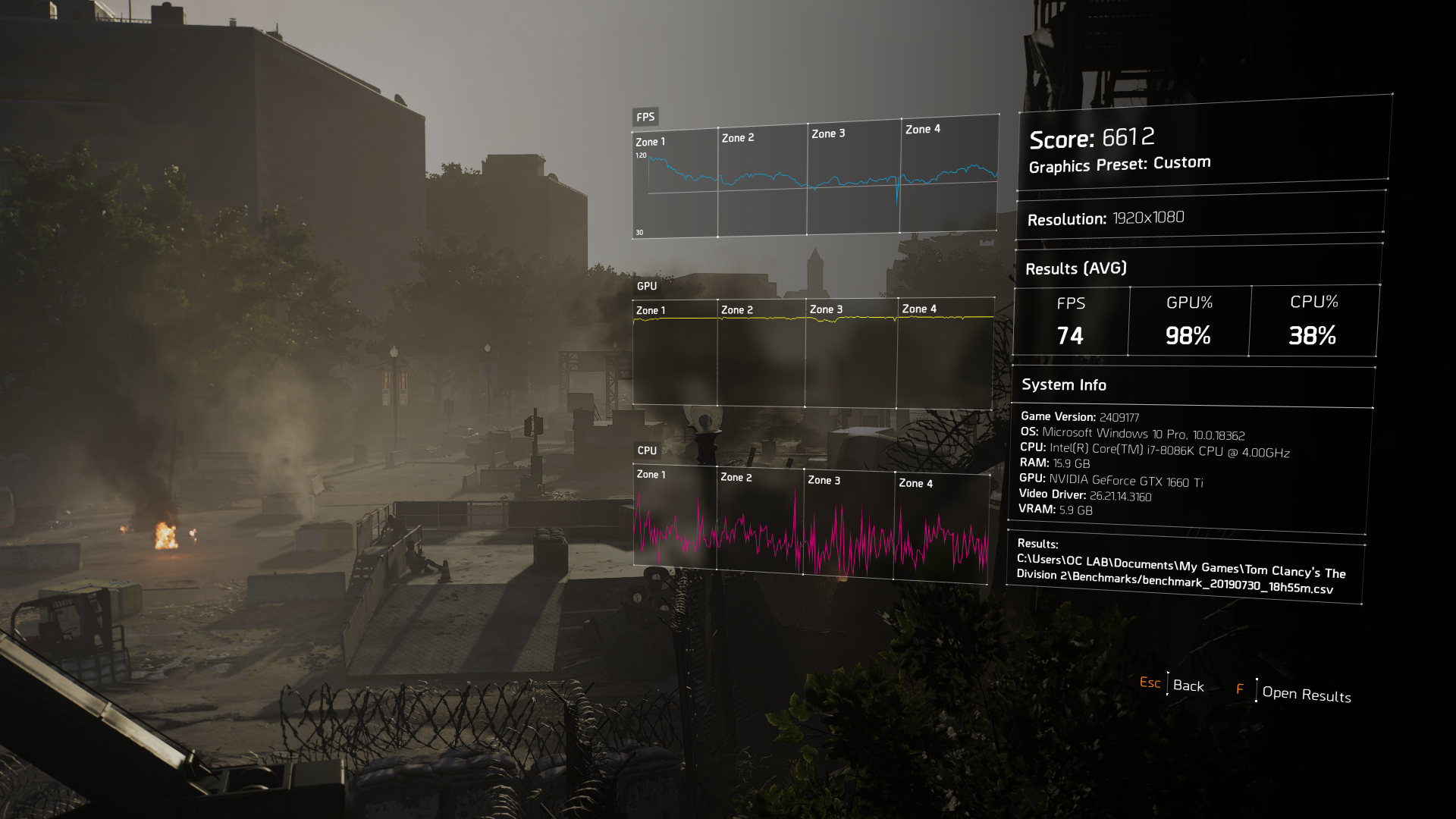This screenshot has width=1456, height=819.
Task: Open Results for the benchmark
Action: click(1306, 694)
